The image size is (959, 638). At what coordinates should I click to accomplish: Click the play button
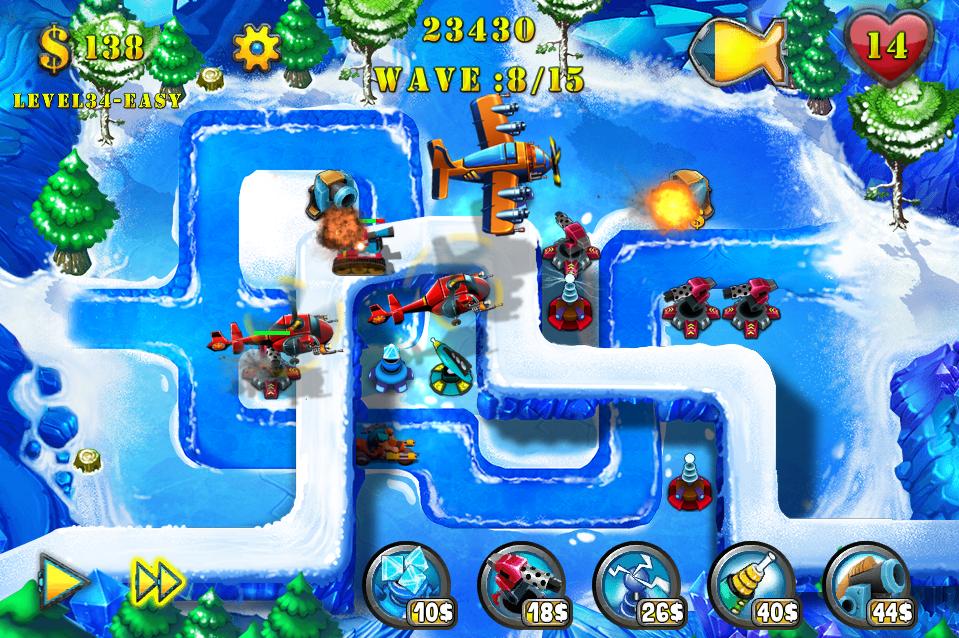click(x=61, y=577)
